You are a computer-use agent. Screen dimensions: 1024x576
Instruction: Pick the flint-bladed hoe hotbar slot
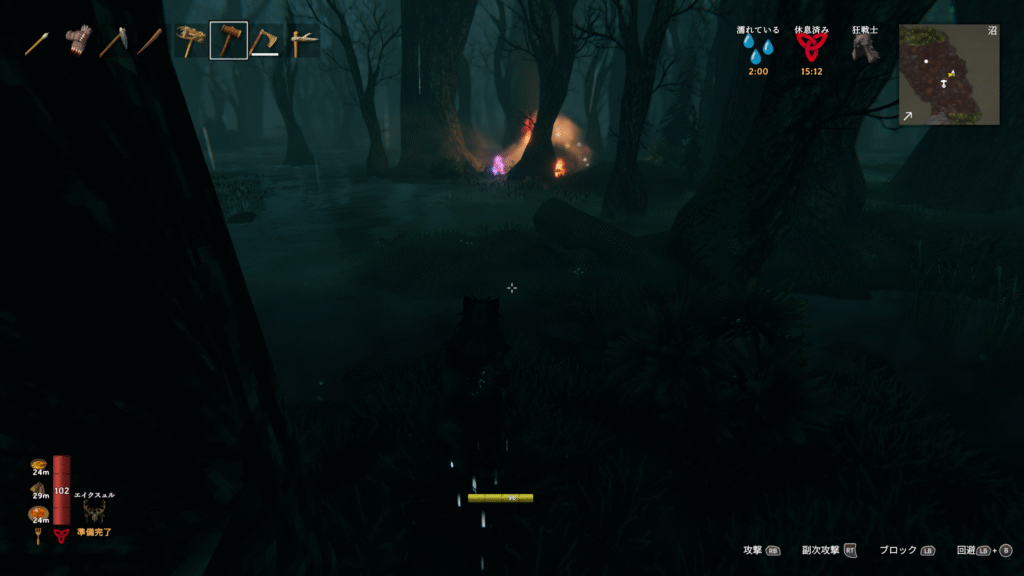pos(114,42)
